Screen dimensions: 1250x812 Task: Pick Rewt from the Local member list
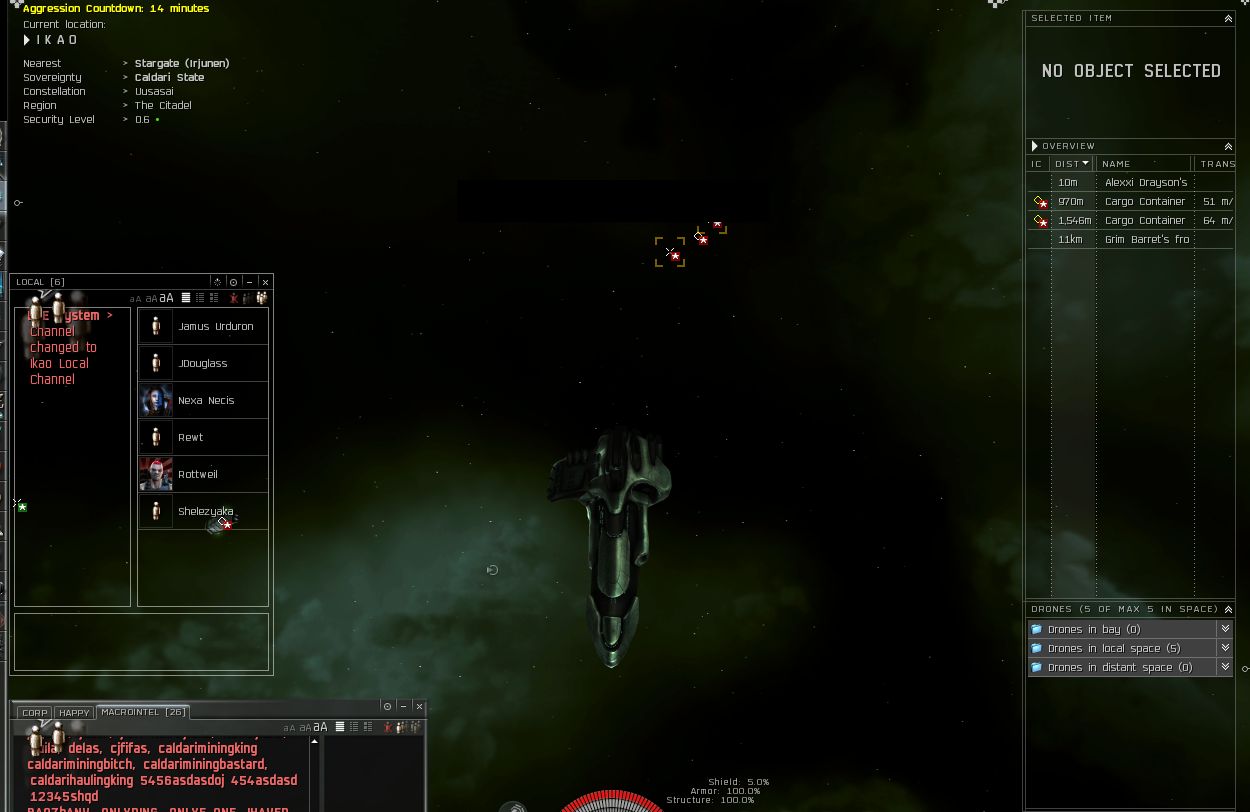(190, 437)
